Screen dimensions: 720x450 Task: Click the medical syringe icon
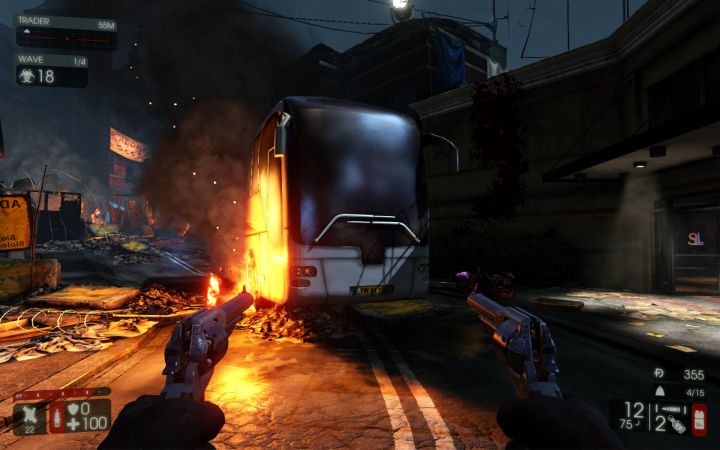(56, 417)
